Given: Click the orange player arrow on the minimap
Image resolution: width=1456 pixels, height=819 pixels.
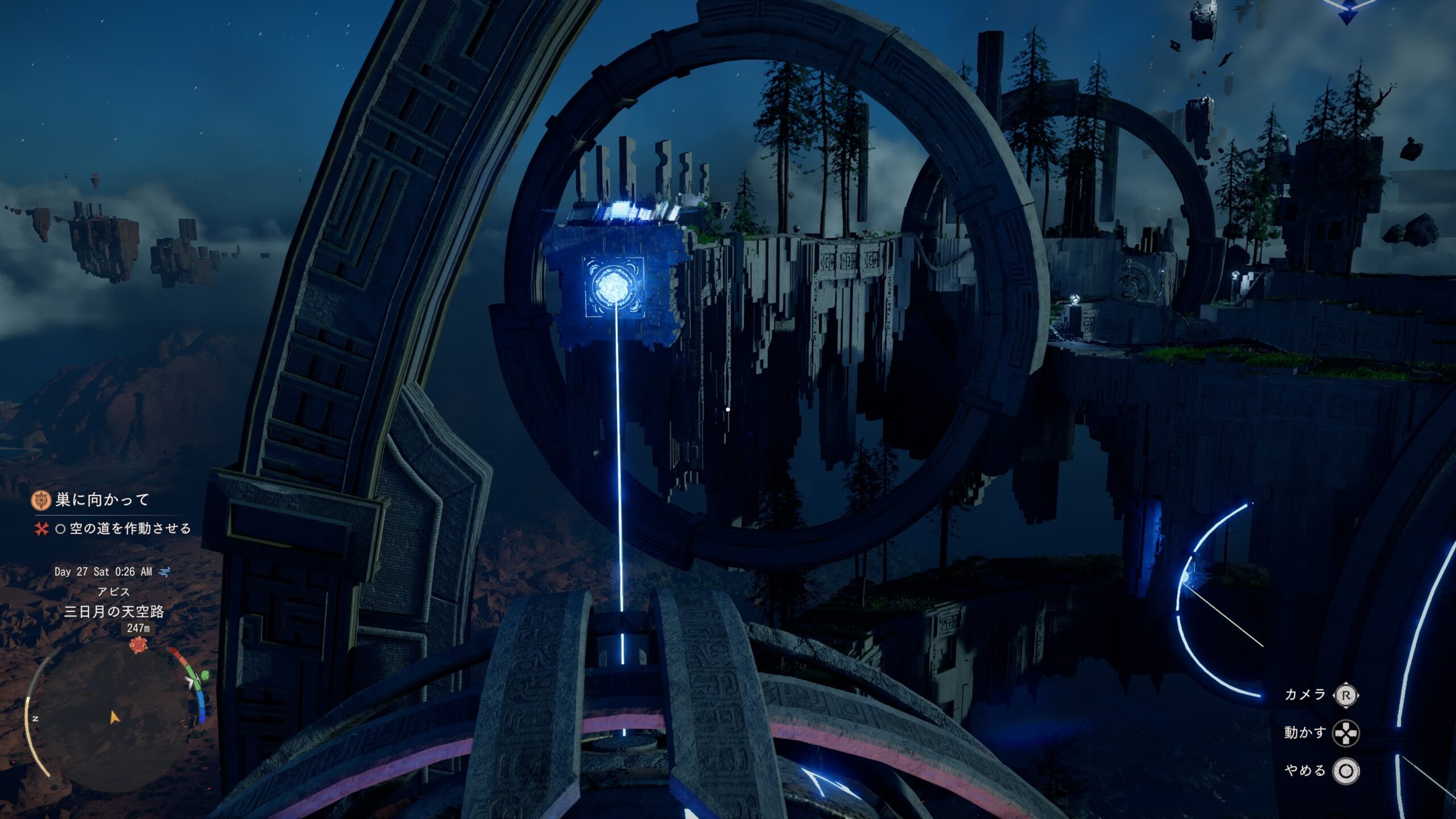Looking at the screenshot, I should click(x=114, y=717).
